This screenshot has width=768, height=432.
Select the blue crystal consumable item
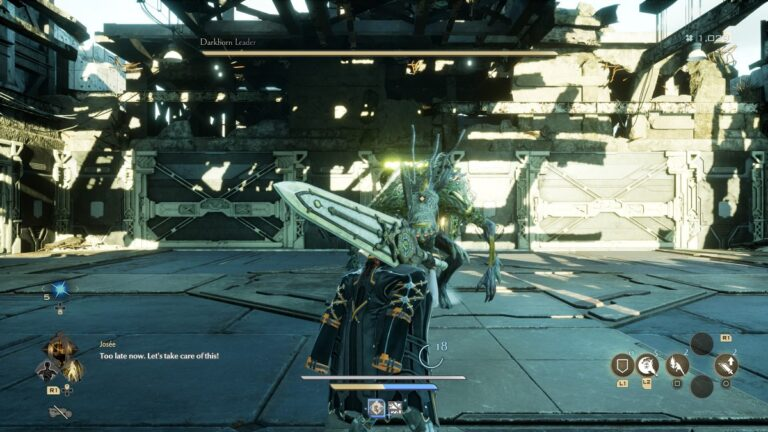point(59,290)
